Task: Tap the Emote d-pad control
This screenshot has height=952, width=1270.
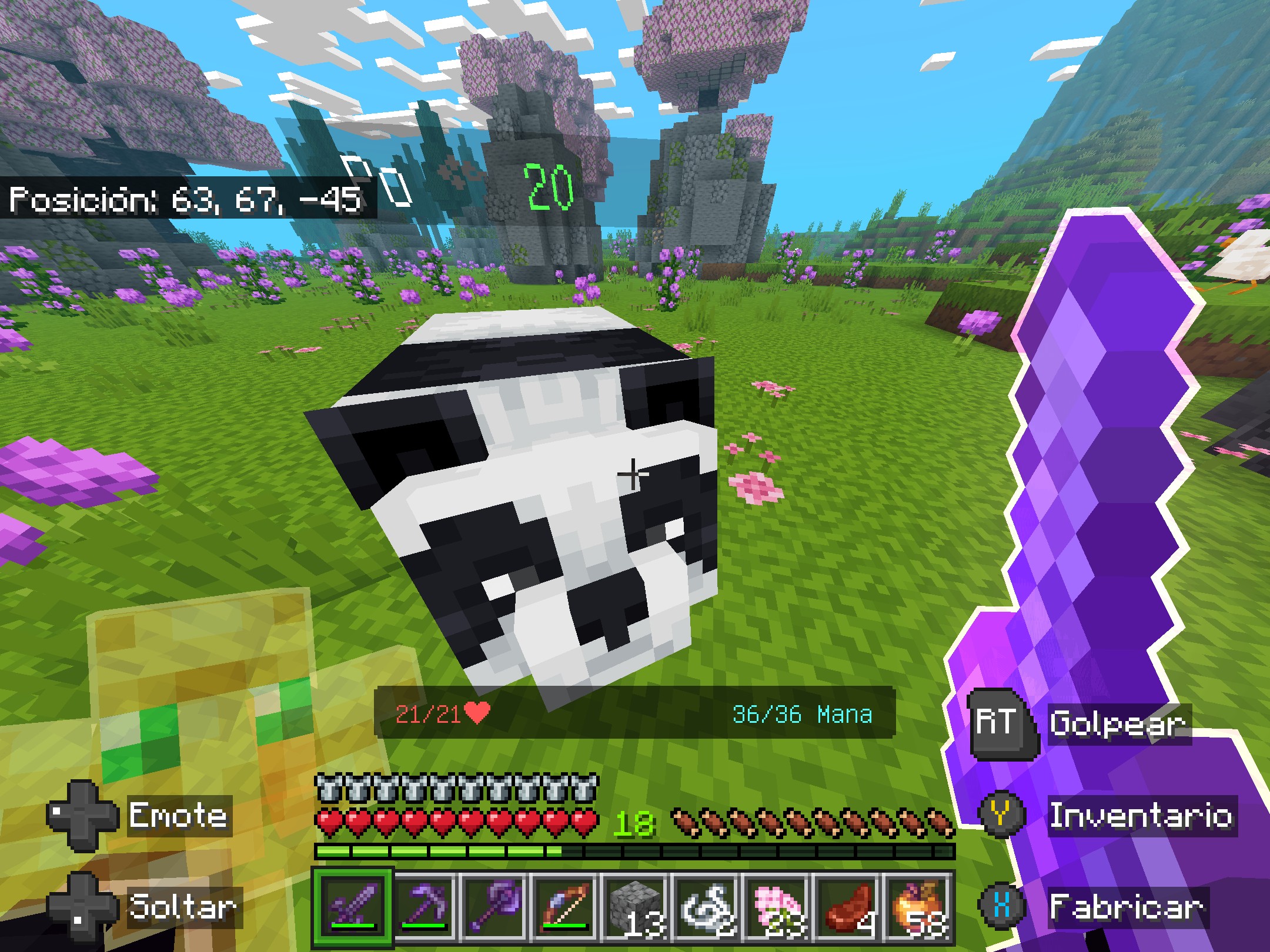Action: point(82,816)
